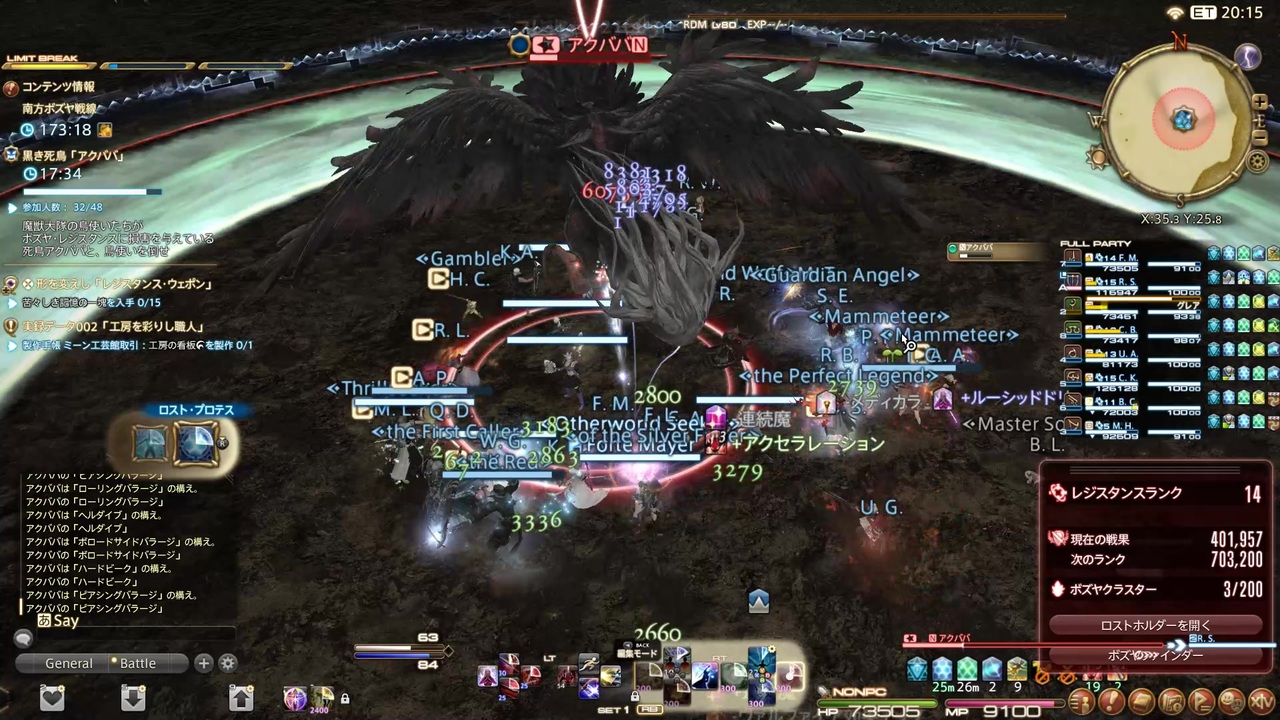
Task: Expand the 参加人数 duty info entry
Action: pos(12,207)
